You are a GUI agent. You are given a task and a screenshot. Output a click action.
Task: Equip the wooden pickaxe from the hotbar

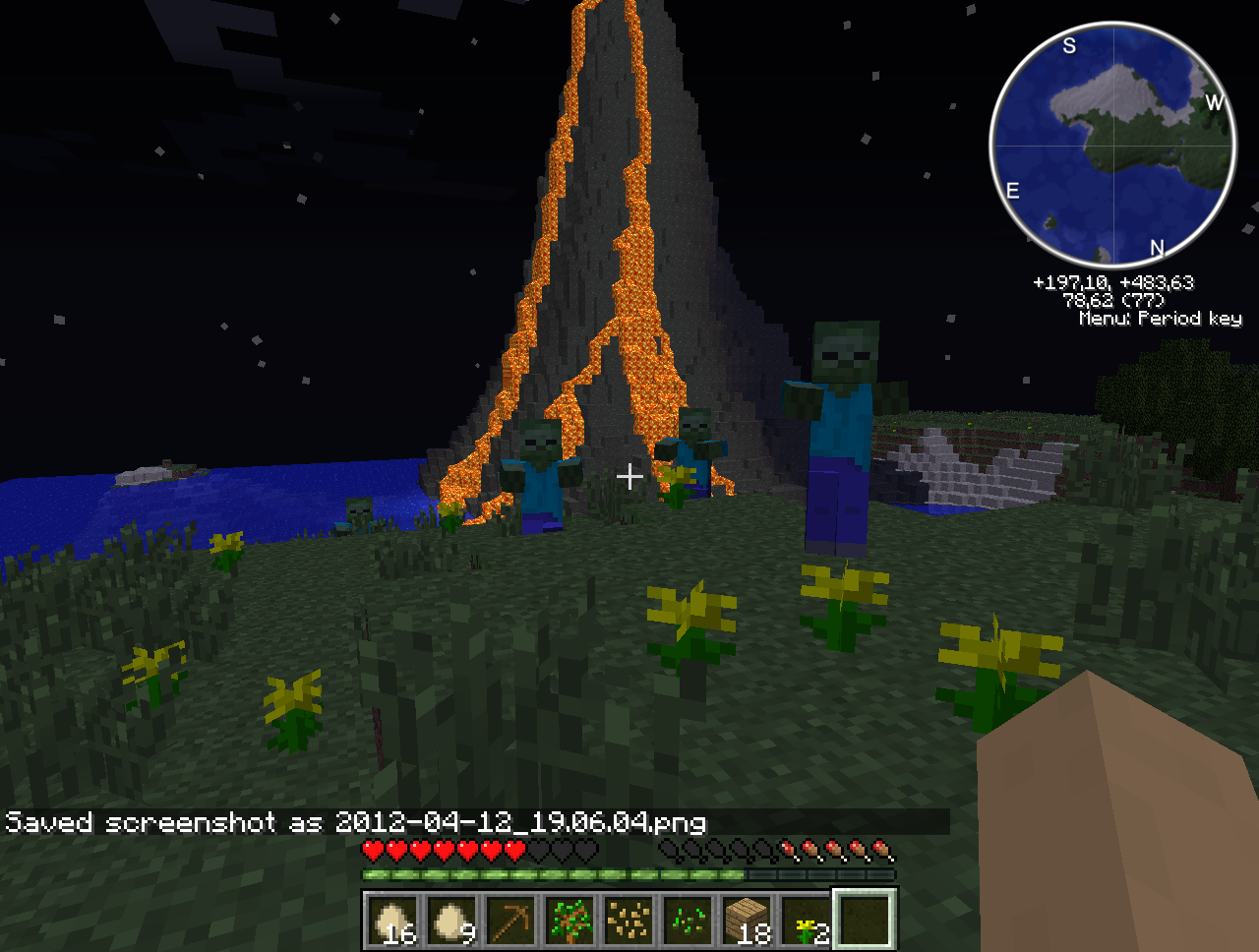510,921
